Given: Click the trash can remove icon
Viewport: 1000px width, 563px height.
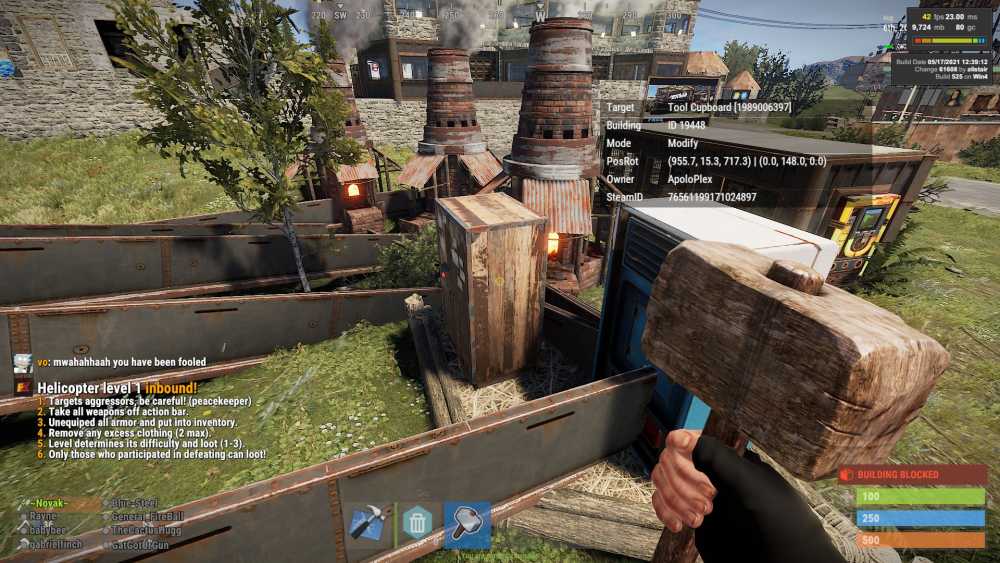Looking at the screenshot, I should coord(417,523).
